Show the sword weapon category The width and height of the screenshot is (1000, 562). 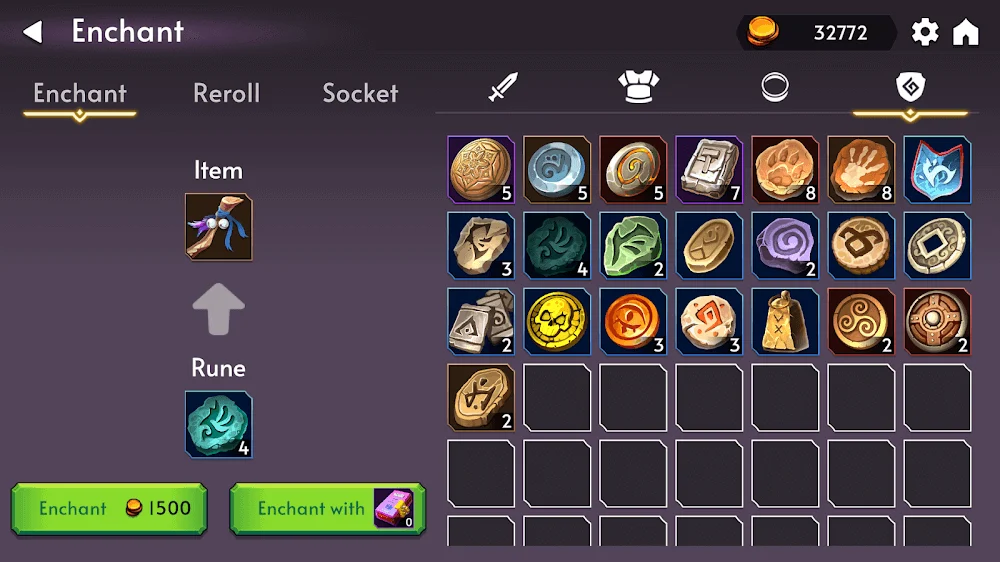pyautogui.click(x=502, y=88)
